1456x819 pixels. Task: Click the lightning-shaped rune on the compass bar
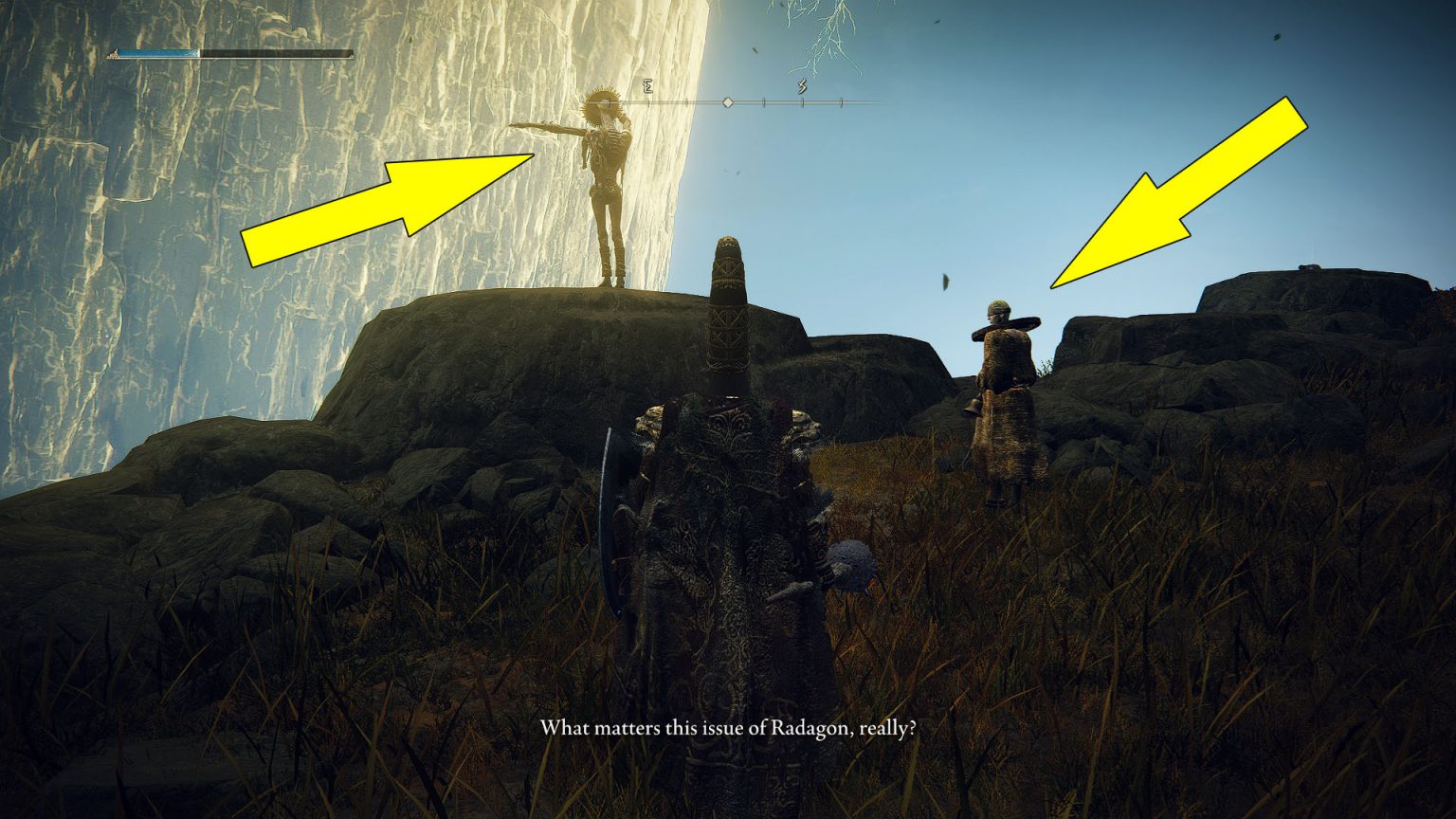click(x=801, y=87)
